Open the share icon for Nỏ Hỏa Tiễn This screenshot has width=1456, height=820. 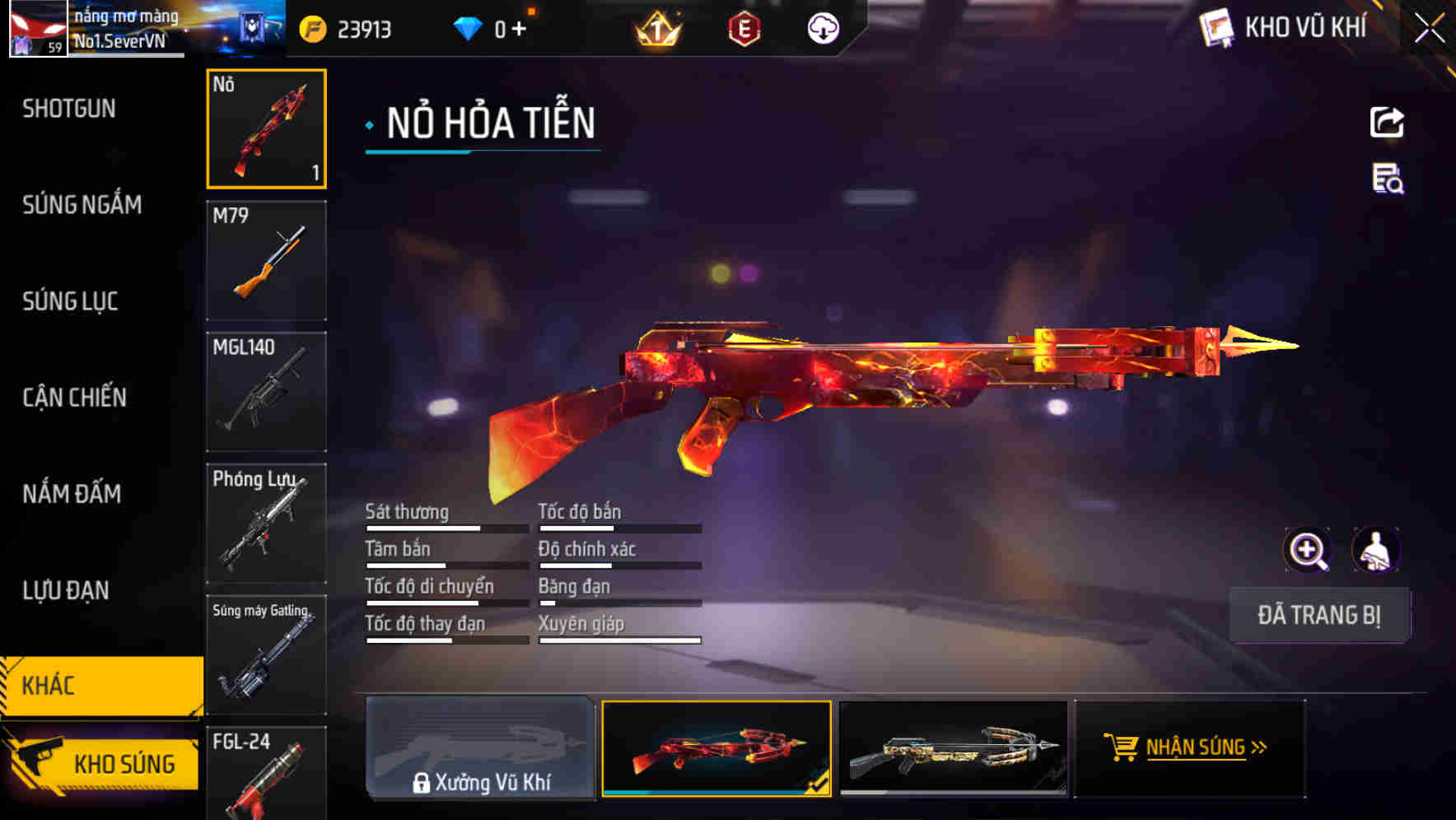[x=1387, y=122]
